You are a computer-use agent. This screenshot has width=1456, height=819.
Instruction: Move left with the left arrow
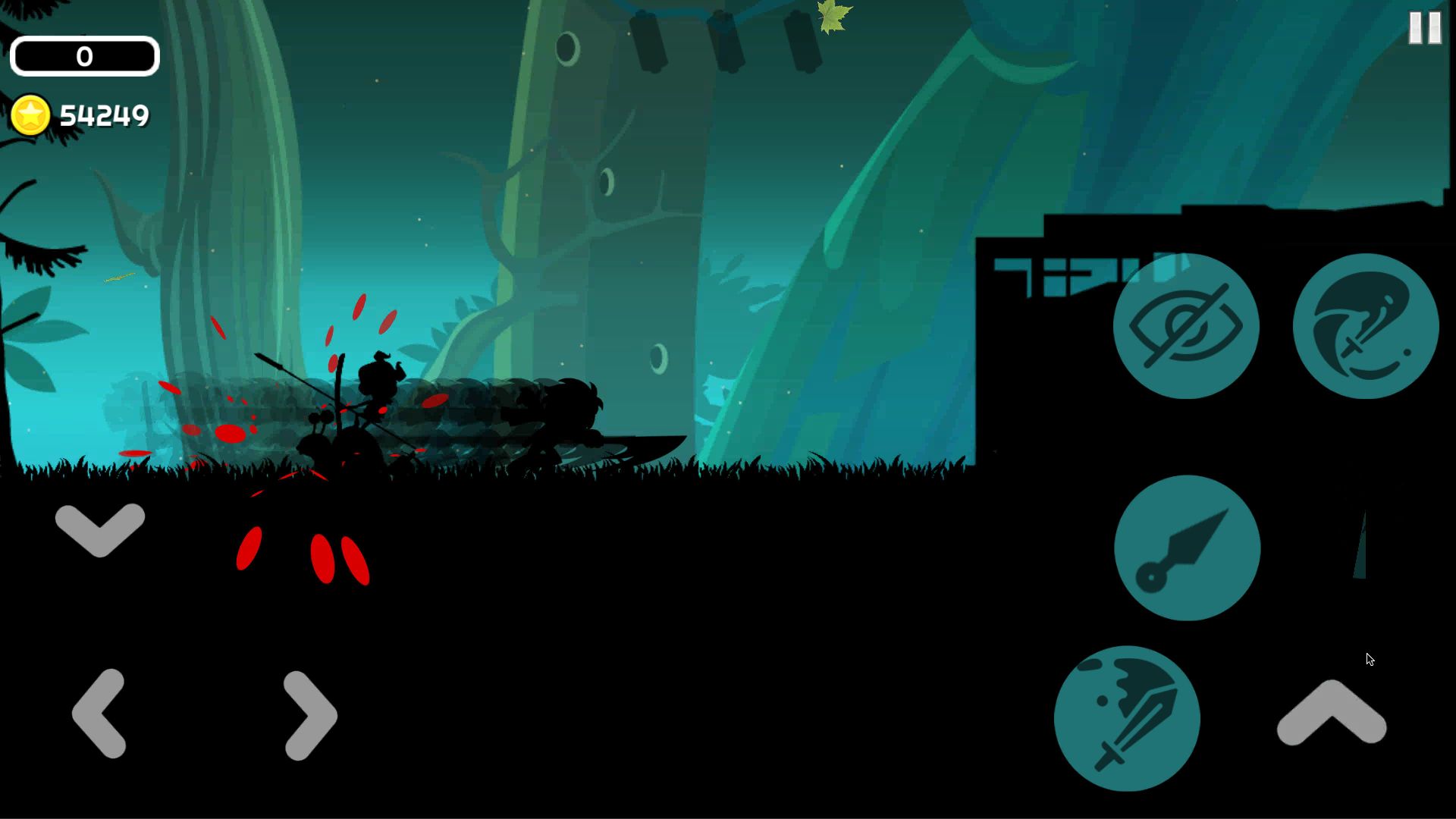click(99, 714)
